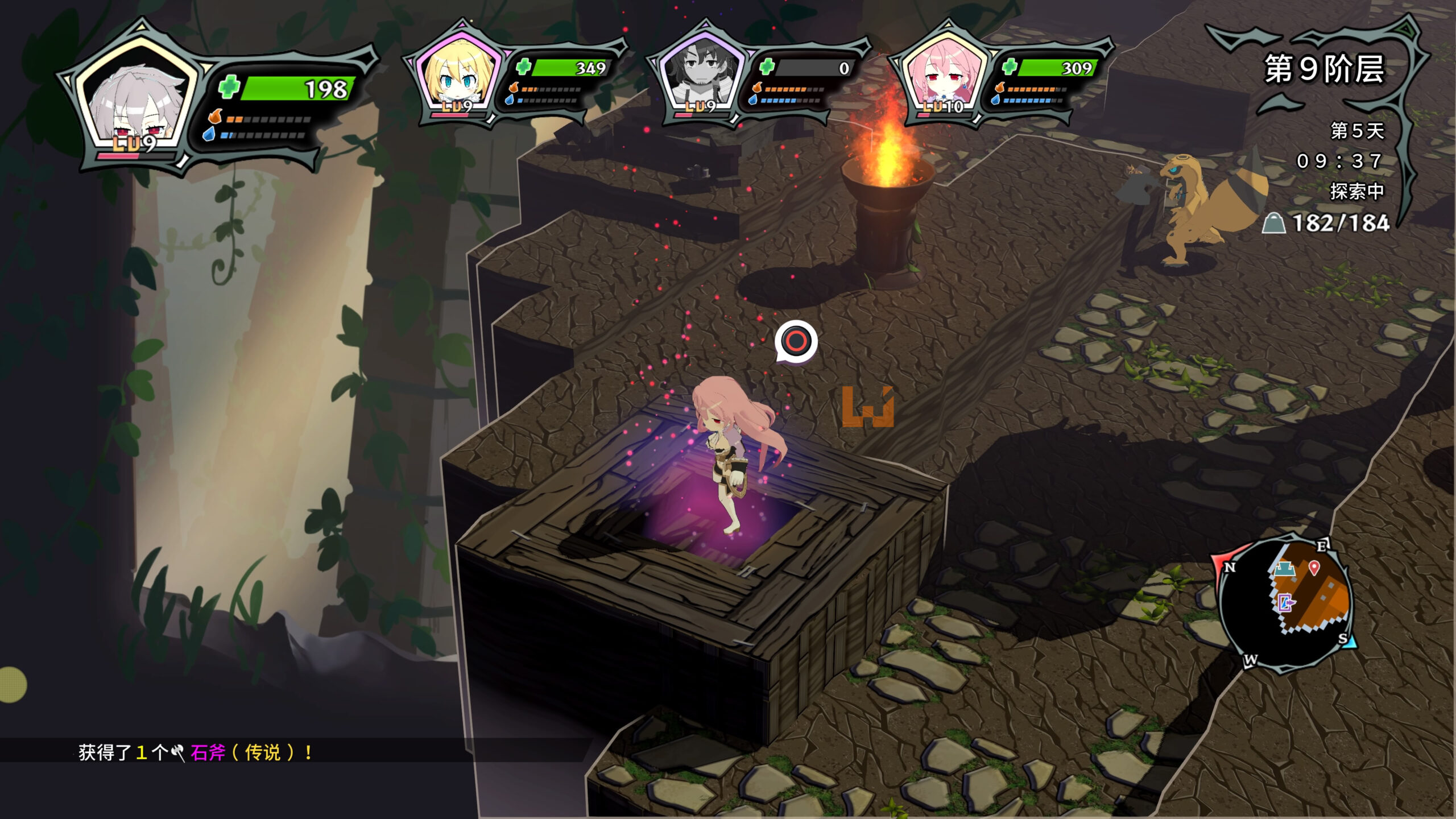Viewport: 1456px width, 819px height.
Task: Click the red location pin on minimap
Action: (x=1314, y=568)
